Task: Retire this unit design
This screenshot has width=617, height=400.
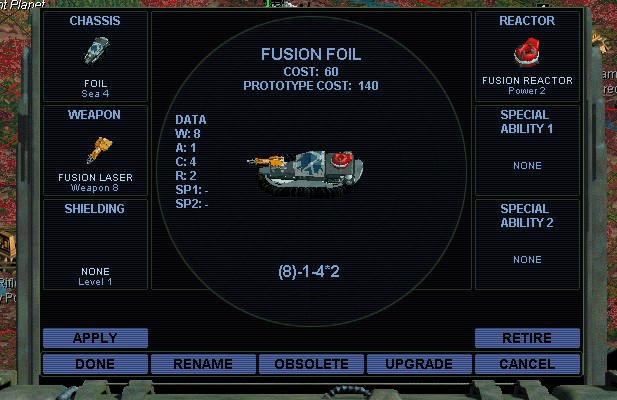Action: tap(527, 338)
